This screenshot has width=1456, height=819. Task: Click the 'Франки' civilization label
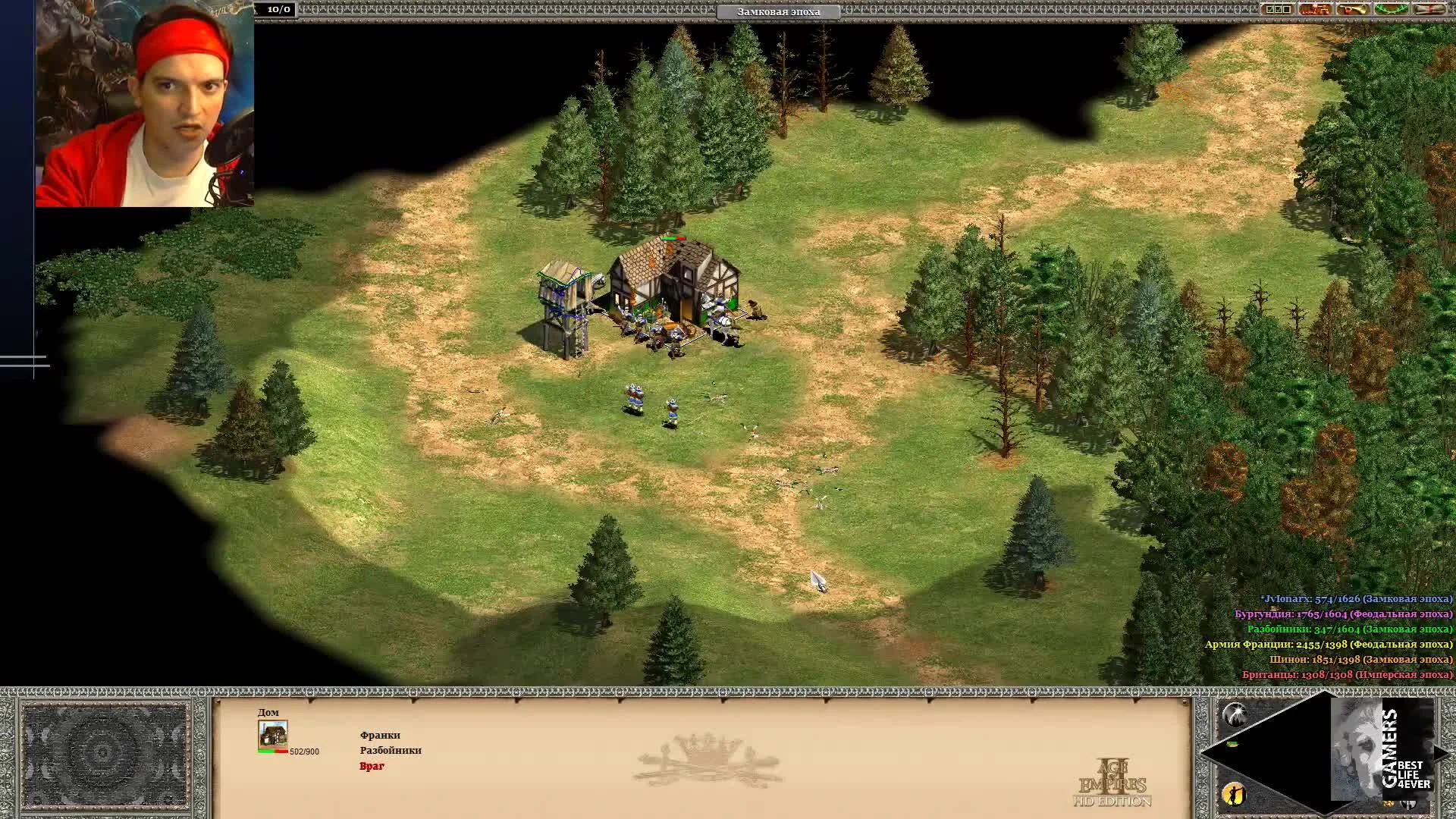(379, 735)
